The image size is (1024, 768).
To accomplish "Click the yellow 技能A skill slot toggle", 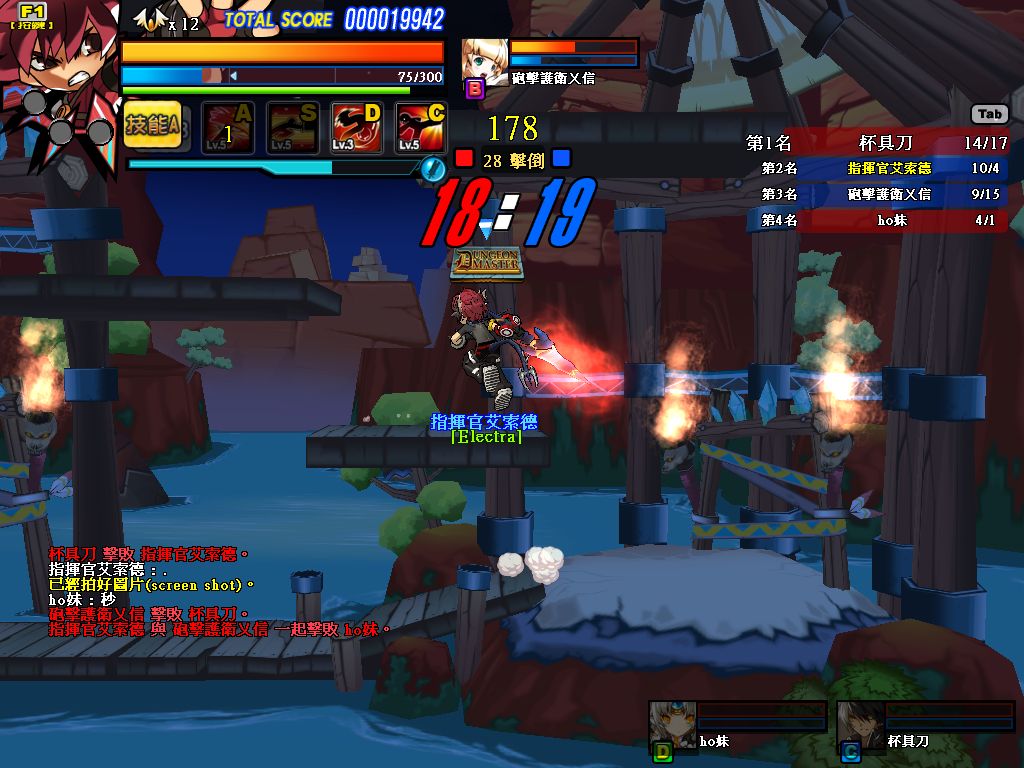I will coord(152,126).
